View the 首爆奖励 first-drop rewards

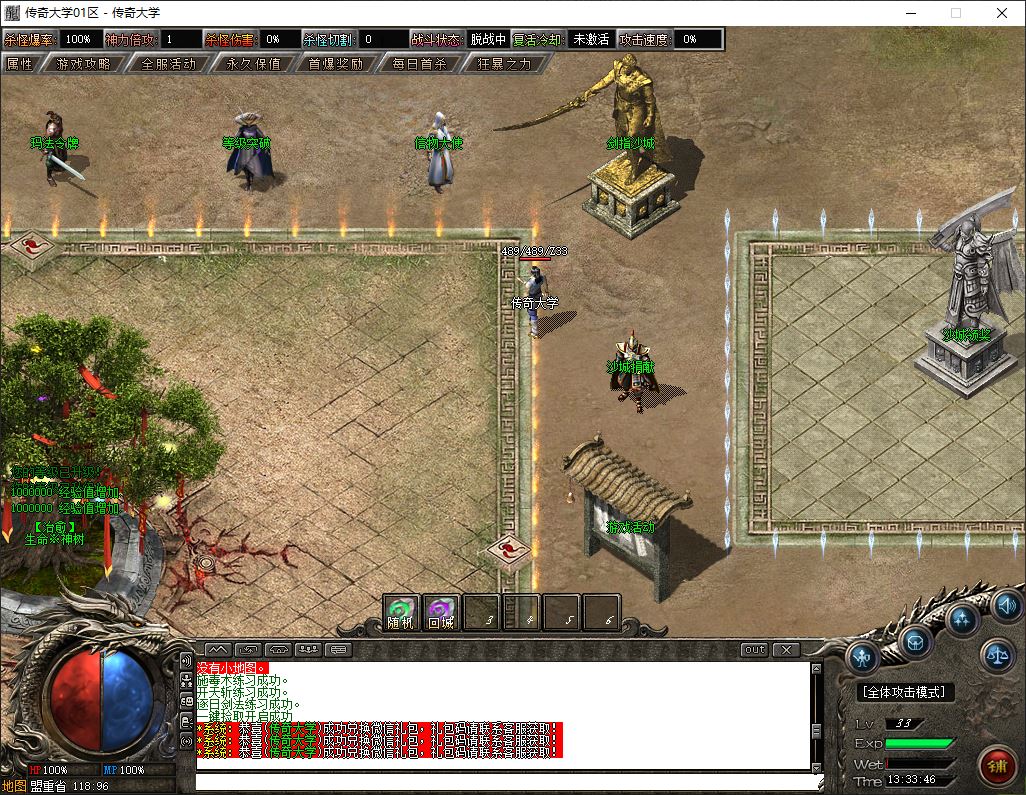(335, 63)
